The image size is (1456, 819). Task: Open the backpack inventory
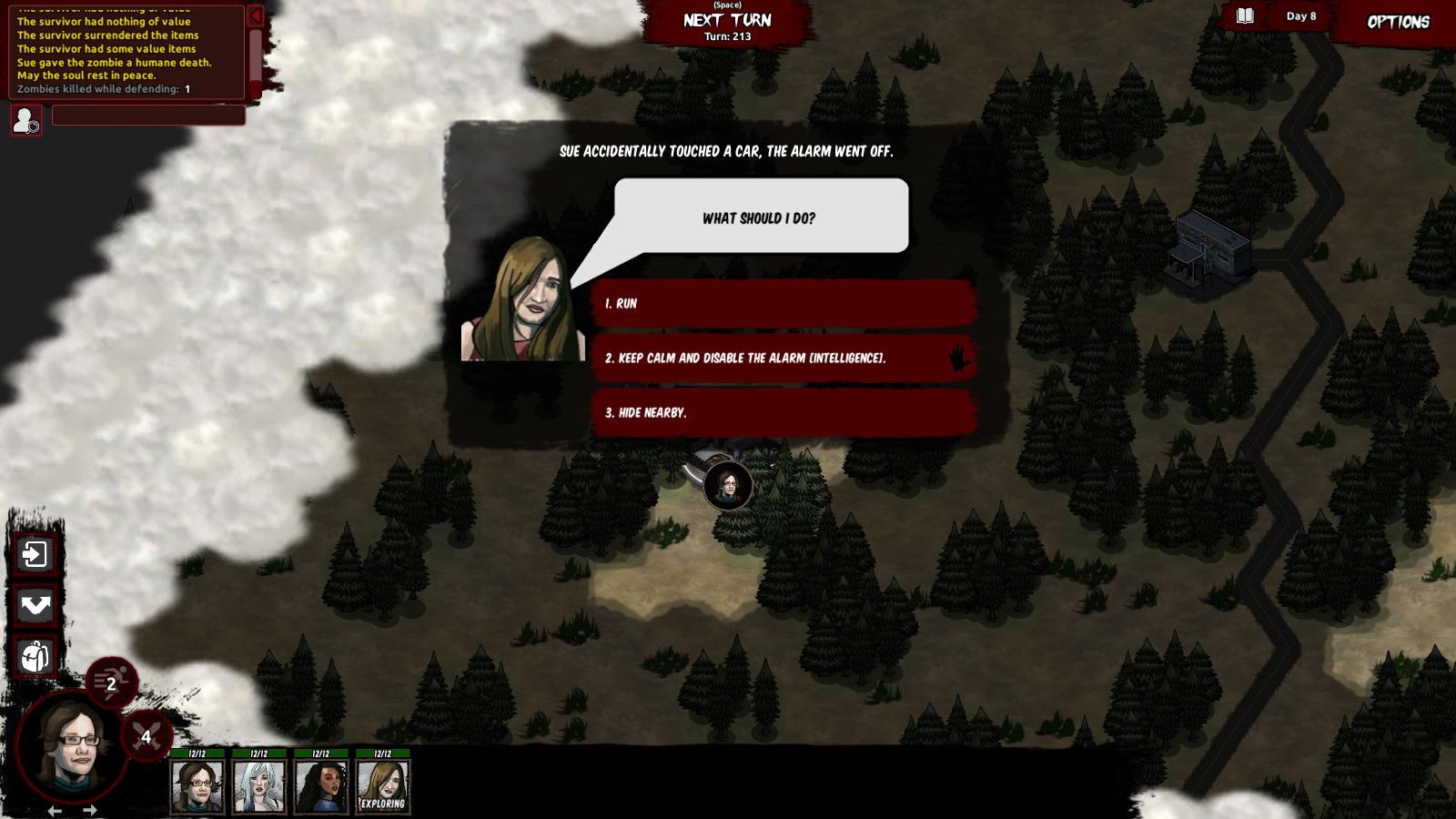coord(35,657)
